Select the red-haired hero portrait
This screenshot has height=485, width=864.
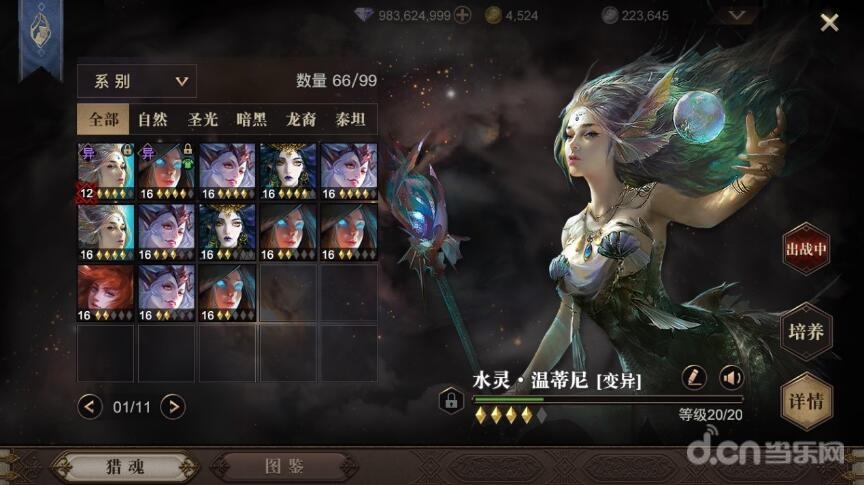105,292
